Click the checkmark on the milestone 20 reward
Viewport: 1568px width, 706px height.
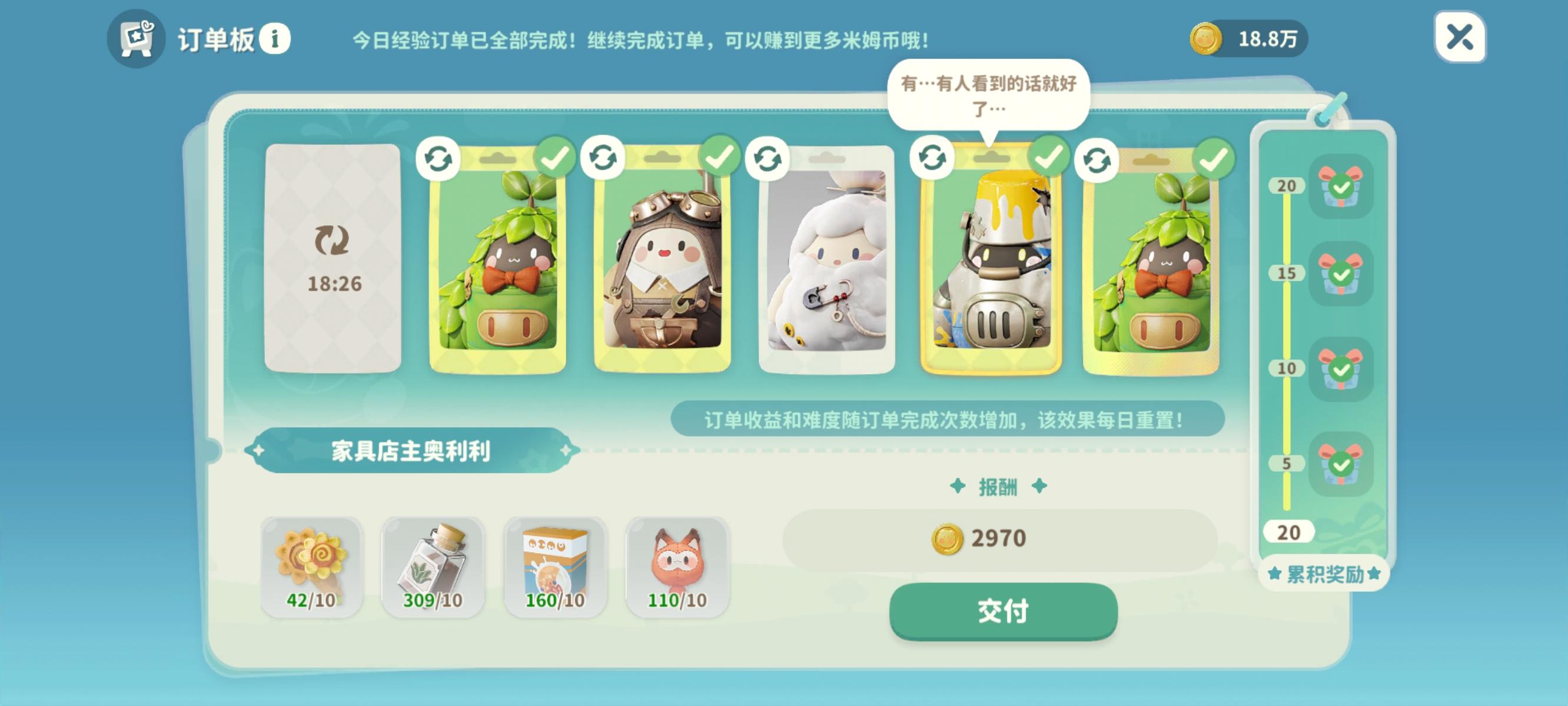point(1341,189)
